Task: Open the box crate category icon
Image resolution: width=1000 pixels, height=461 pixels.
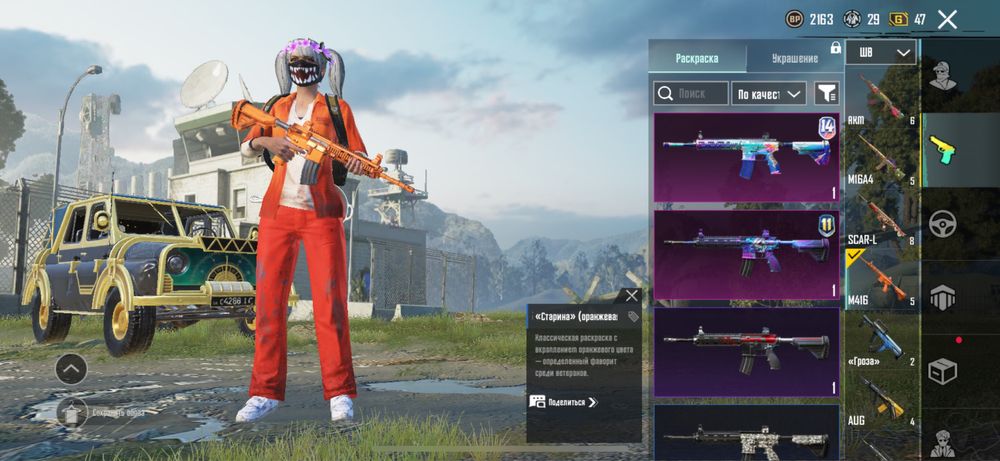Action: 943,372
